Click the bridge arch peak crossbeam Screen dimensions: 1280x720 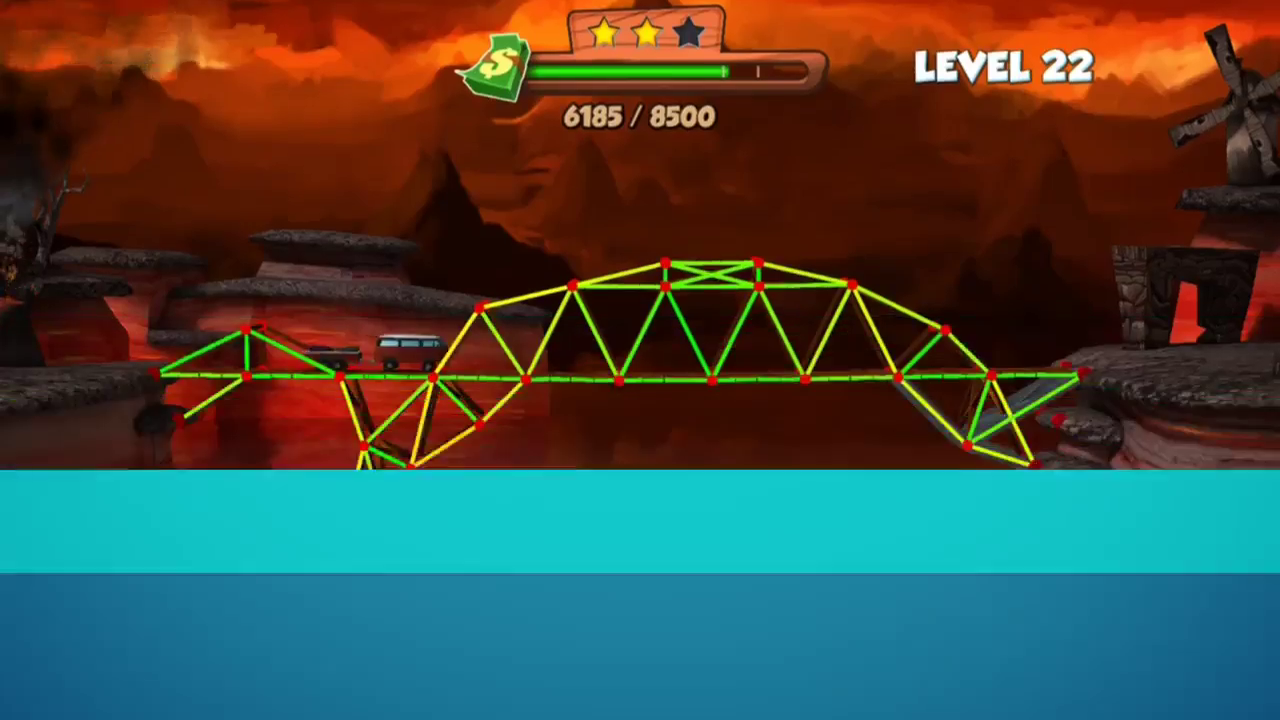coord(712,275)
